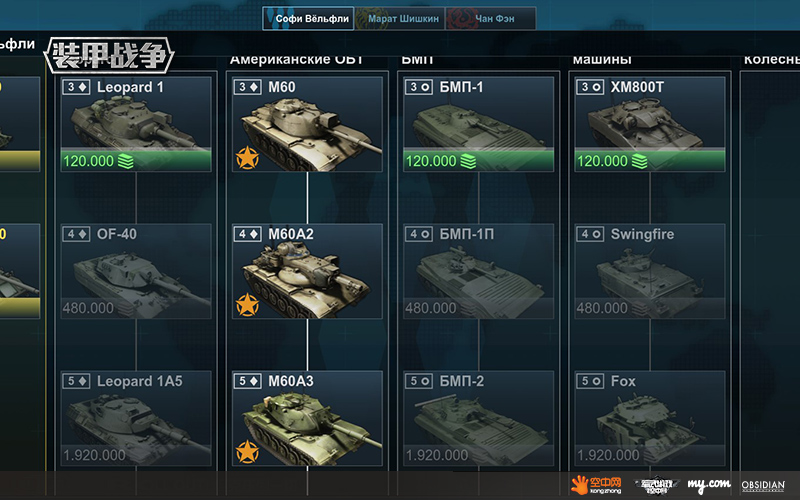Open the Swingfire vehicle card
Viewport: 800px width, 500px height.
click(x=649, y=271)
